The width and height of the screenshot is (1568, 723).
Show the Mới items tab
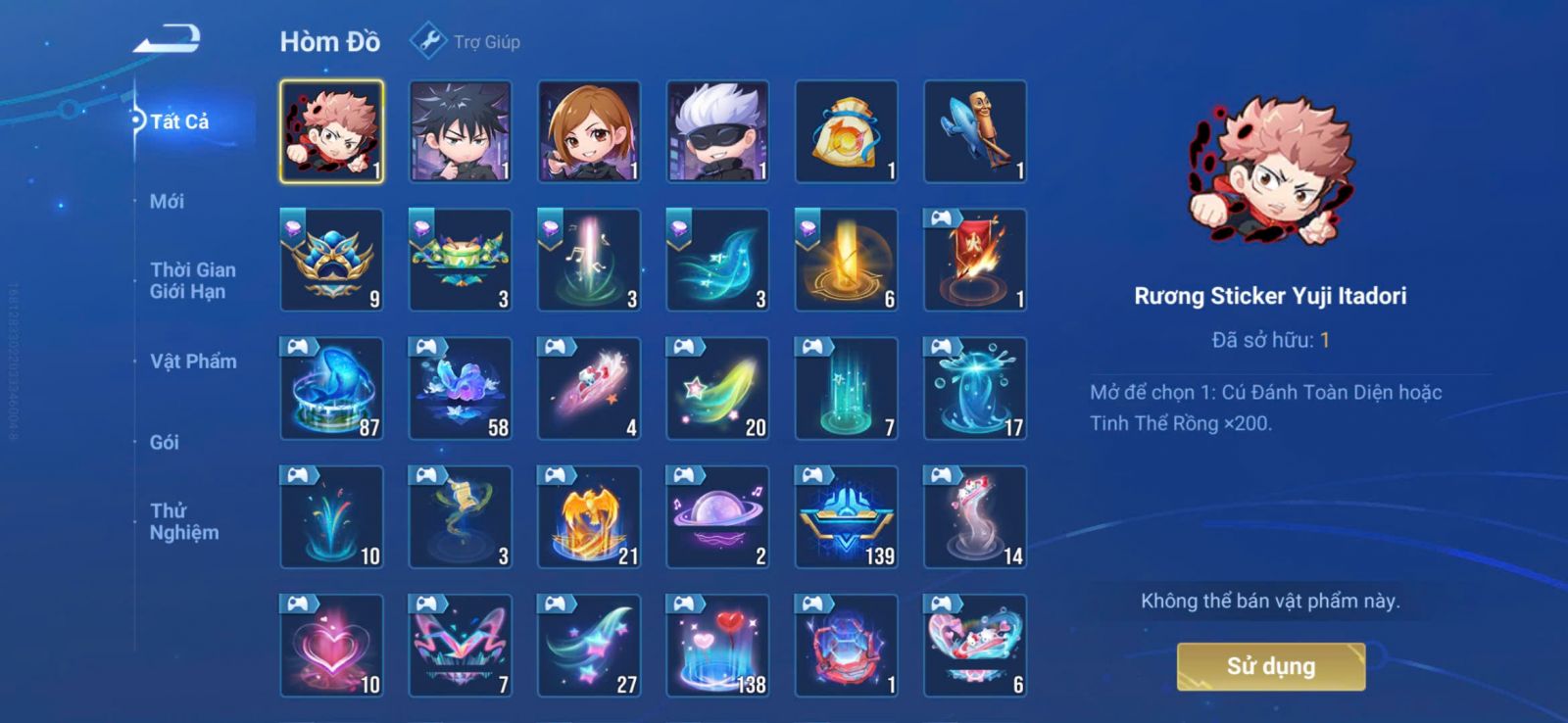[x=167, y=202]
